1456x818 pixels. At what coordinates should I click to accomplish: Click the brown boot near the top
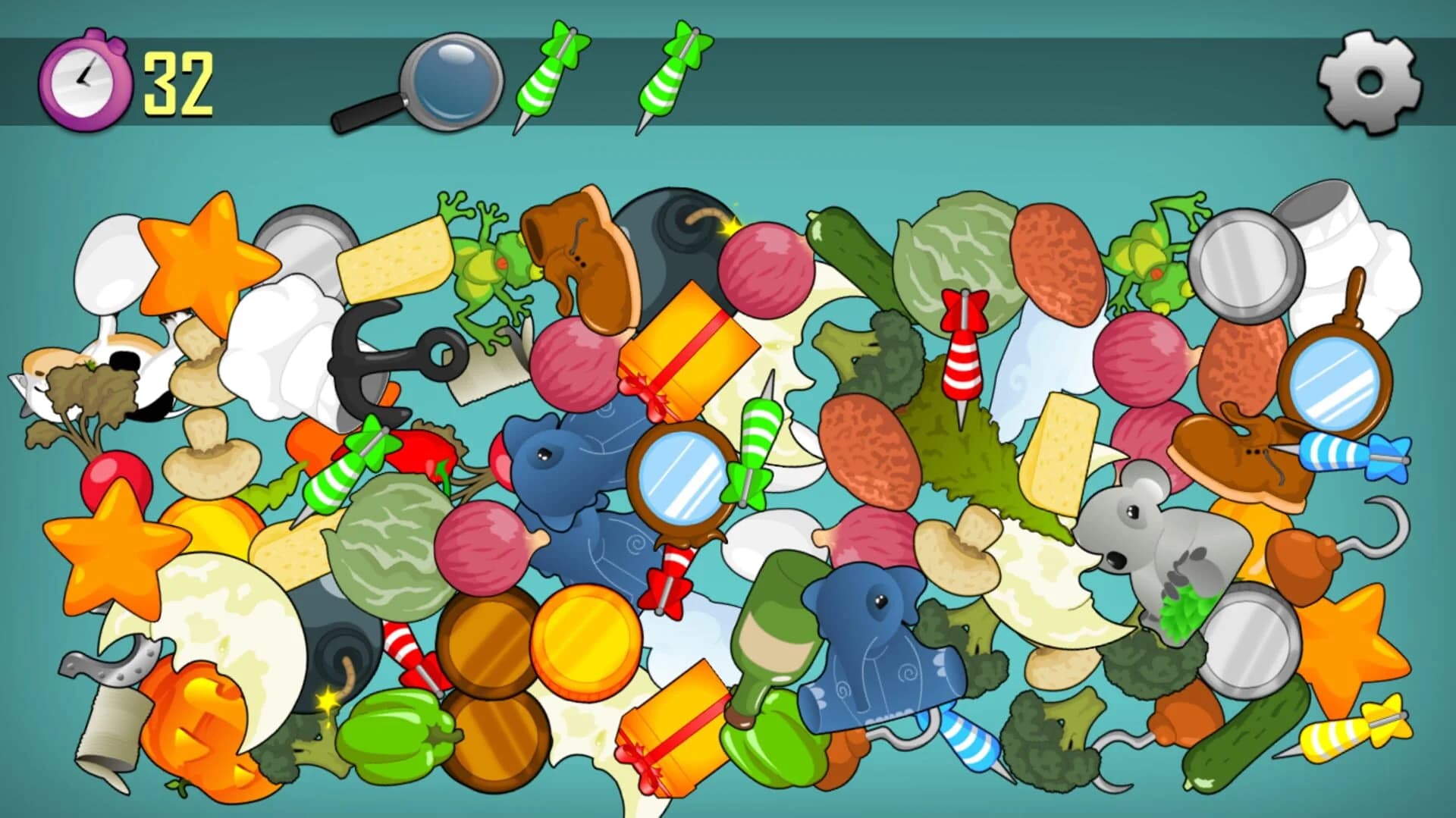pos(584,258)
